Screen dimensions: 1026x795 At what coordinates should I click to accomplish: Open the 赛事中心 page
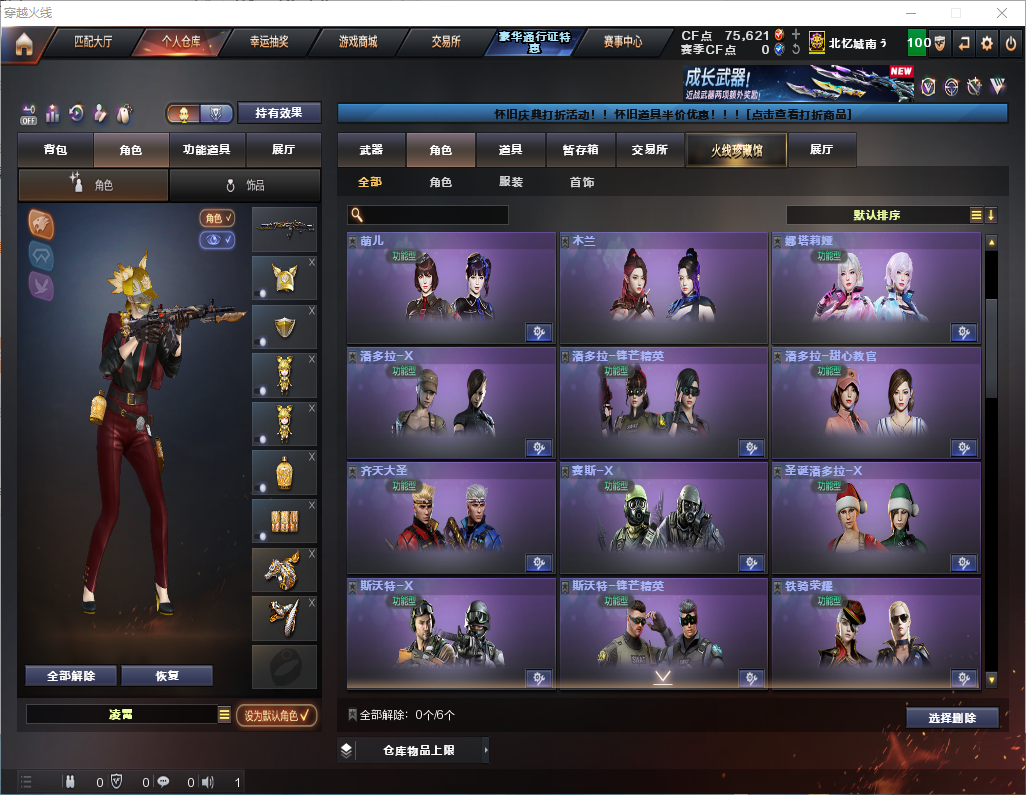point(622,42)
